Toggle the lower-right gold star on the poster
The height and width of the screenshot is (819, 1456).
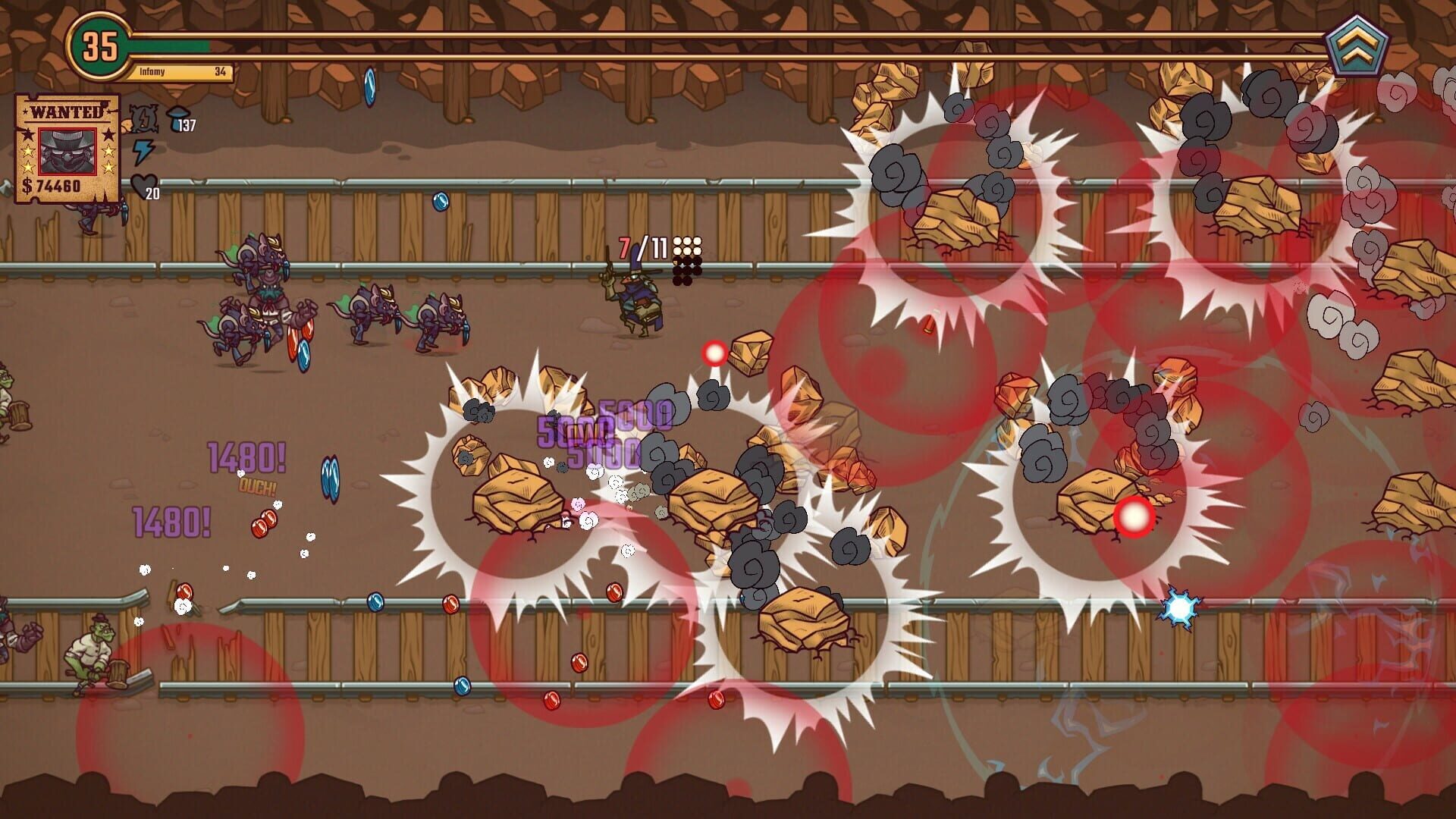tap(109, 168)
